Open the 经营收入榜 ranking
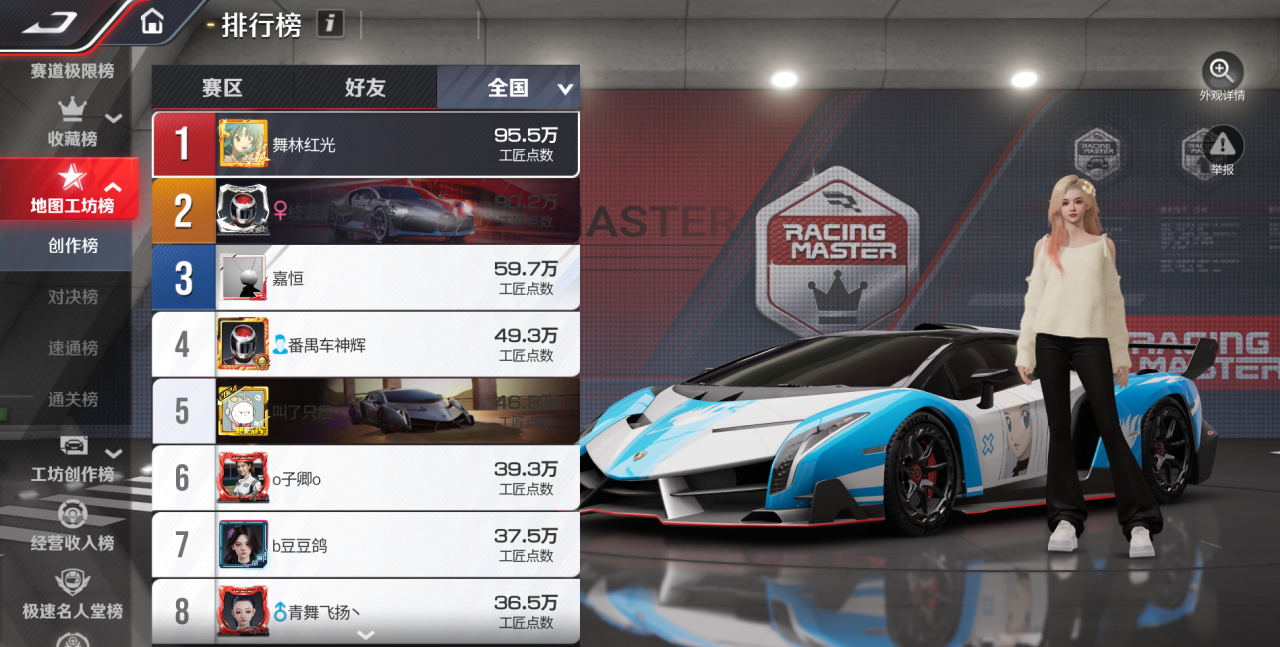 72,528
